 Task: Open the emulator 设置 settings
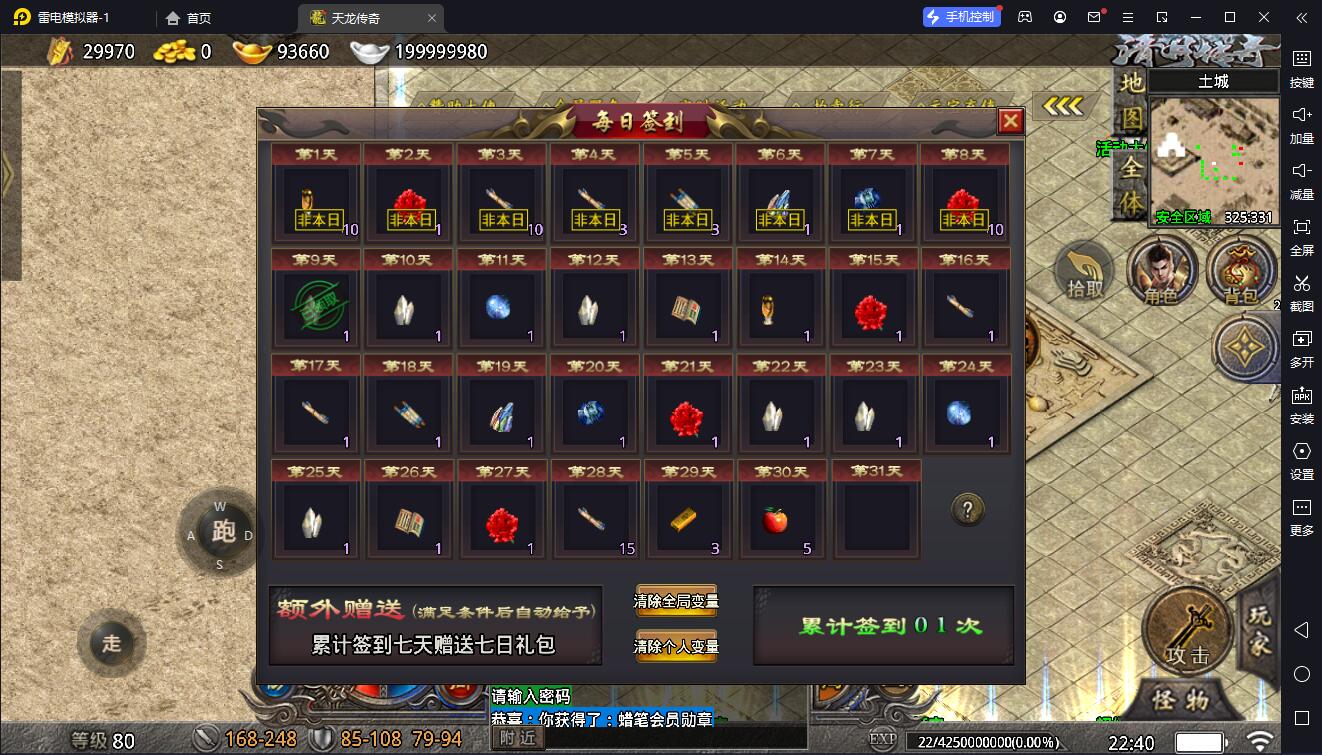pos(1301,458)
